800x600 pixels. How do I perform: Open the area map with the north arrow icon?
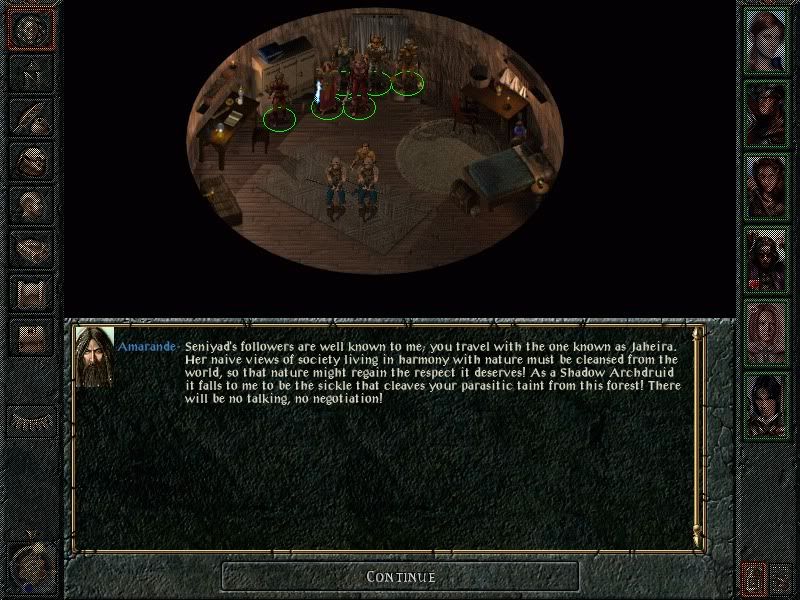pos(31,73)
